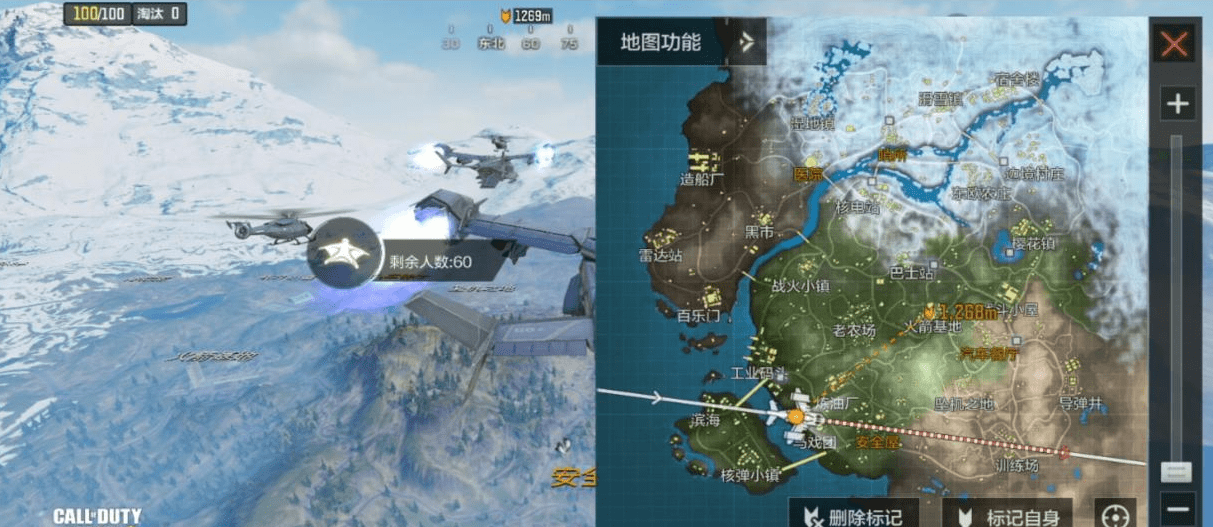
Task: Close the map with the orange X
Action: pyautogui.click(x=1174, y=44)
